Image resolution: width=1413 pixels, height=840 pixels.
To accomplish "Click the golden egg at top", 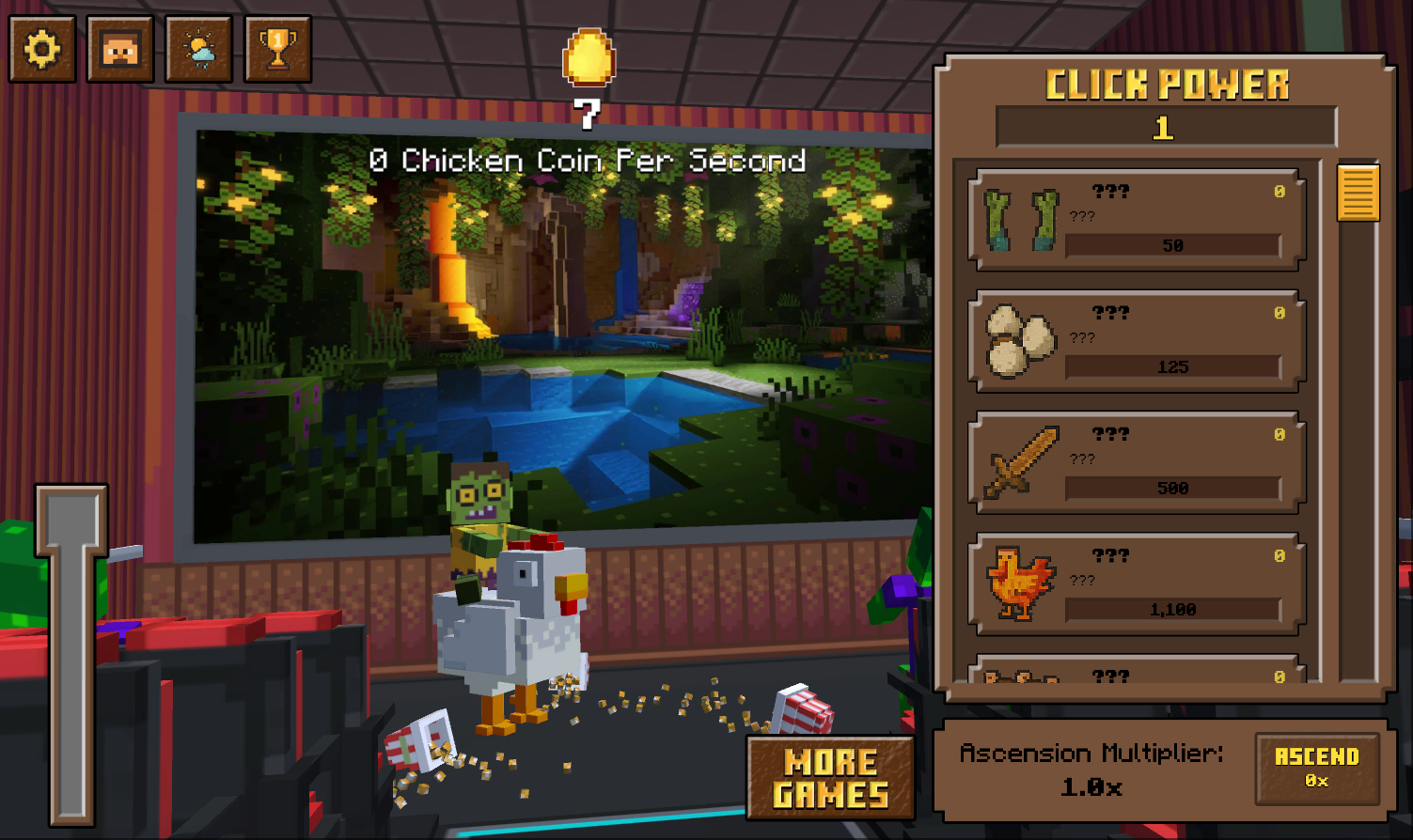I will tap(589, 58).
